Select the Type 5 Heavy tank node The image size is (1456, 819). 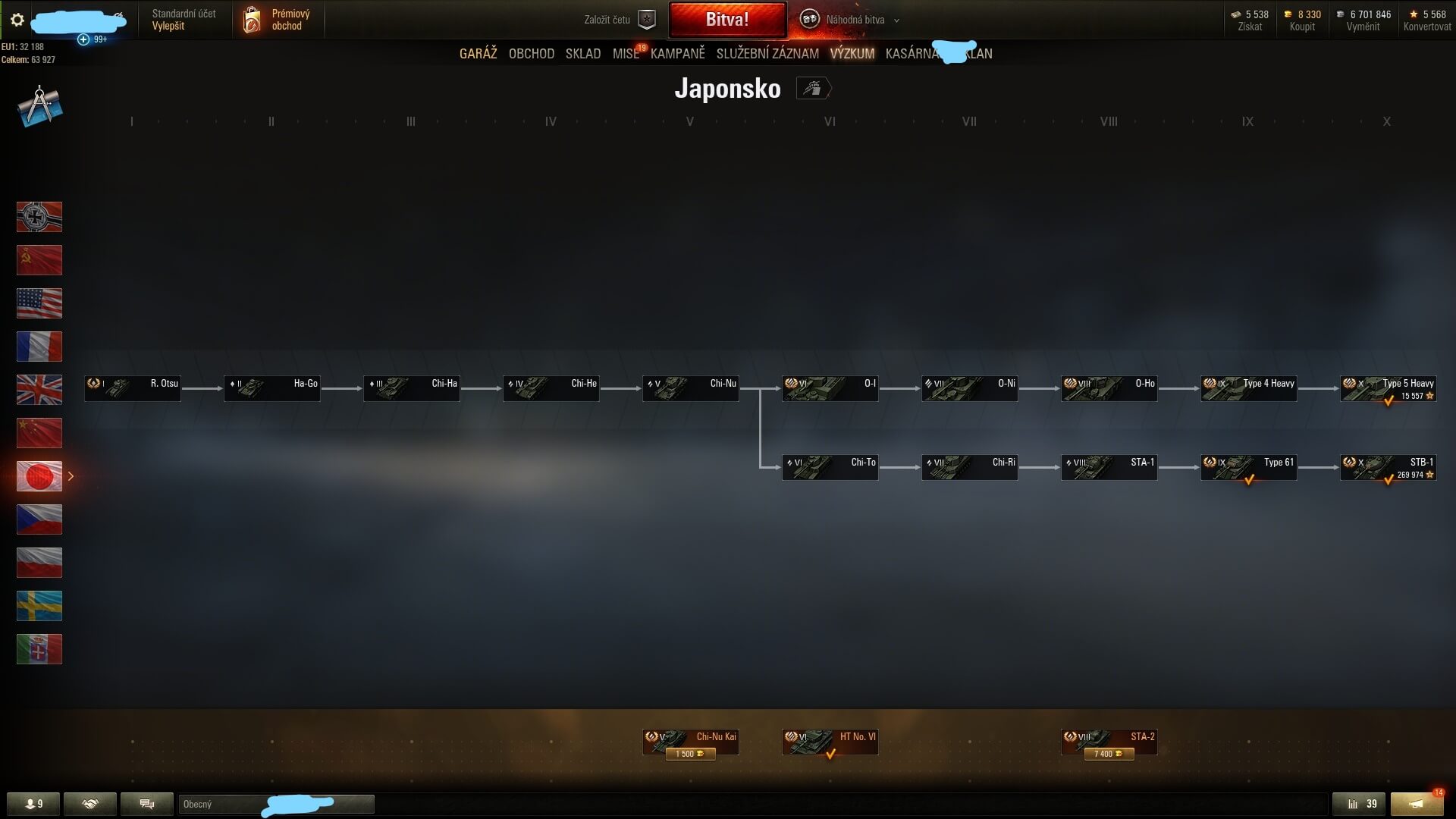click(x=1388, y=389)
